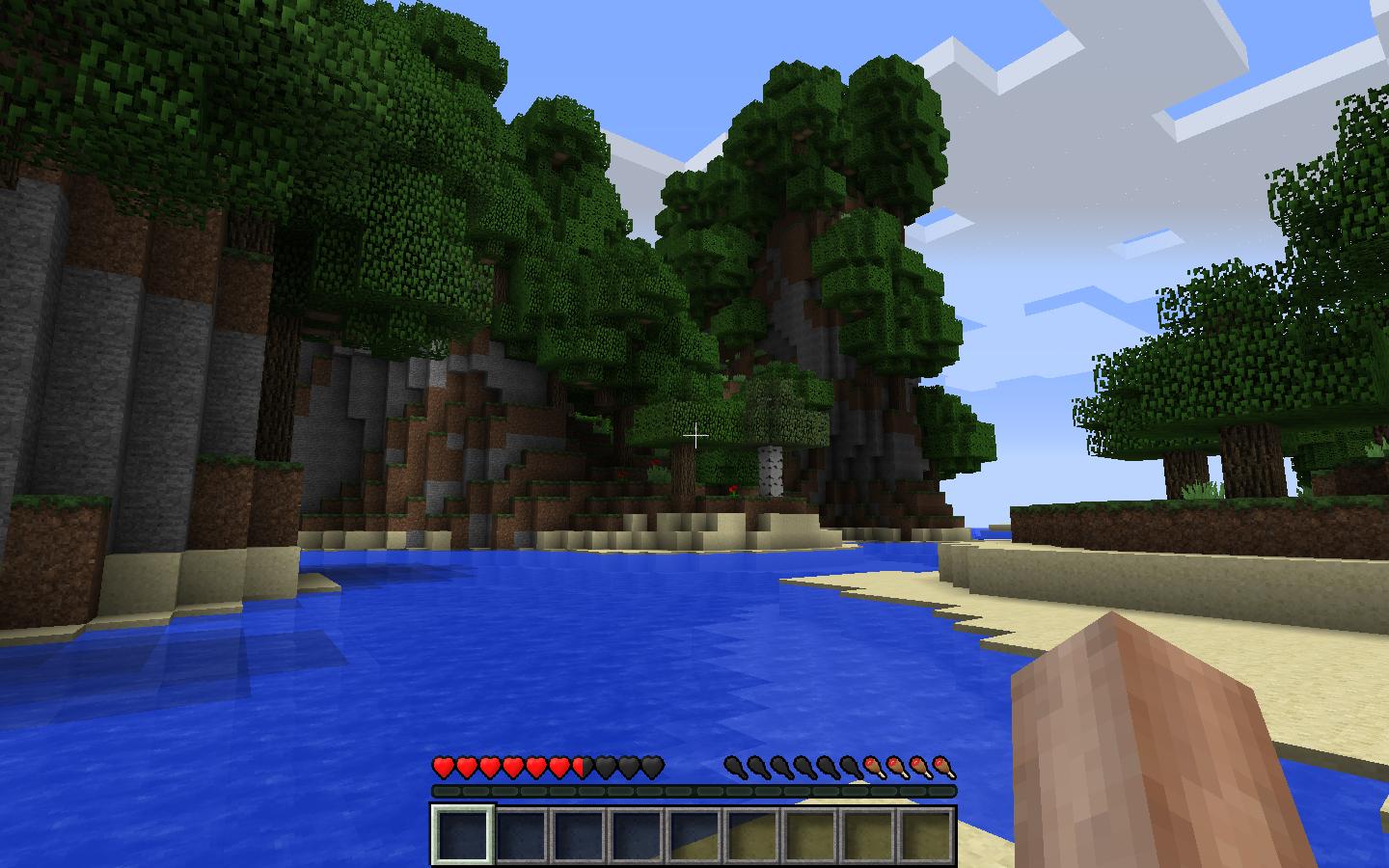The height and width of the screenshot is (868, 1389).
Task: Click the half-filled heart in the health bar
Action: (582, 767)
